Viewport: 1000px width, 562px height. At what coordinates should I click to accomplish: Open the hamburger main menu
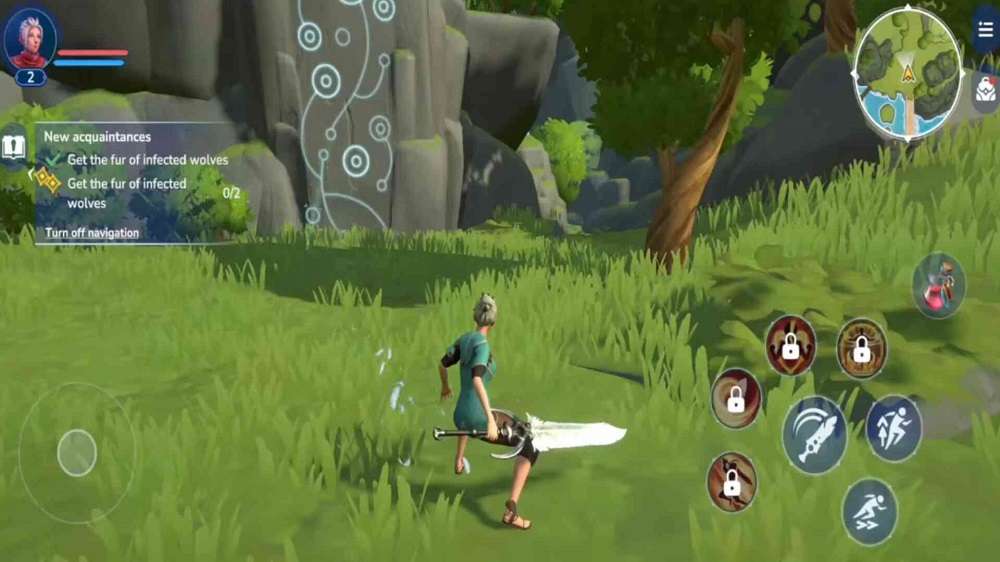pyautogui.click(x=986, y=28)
